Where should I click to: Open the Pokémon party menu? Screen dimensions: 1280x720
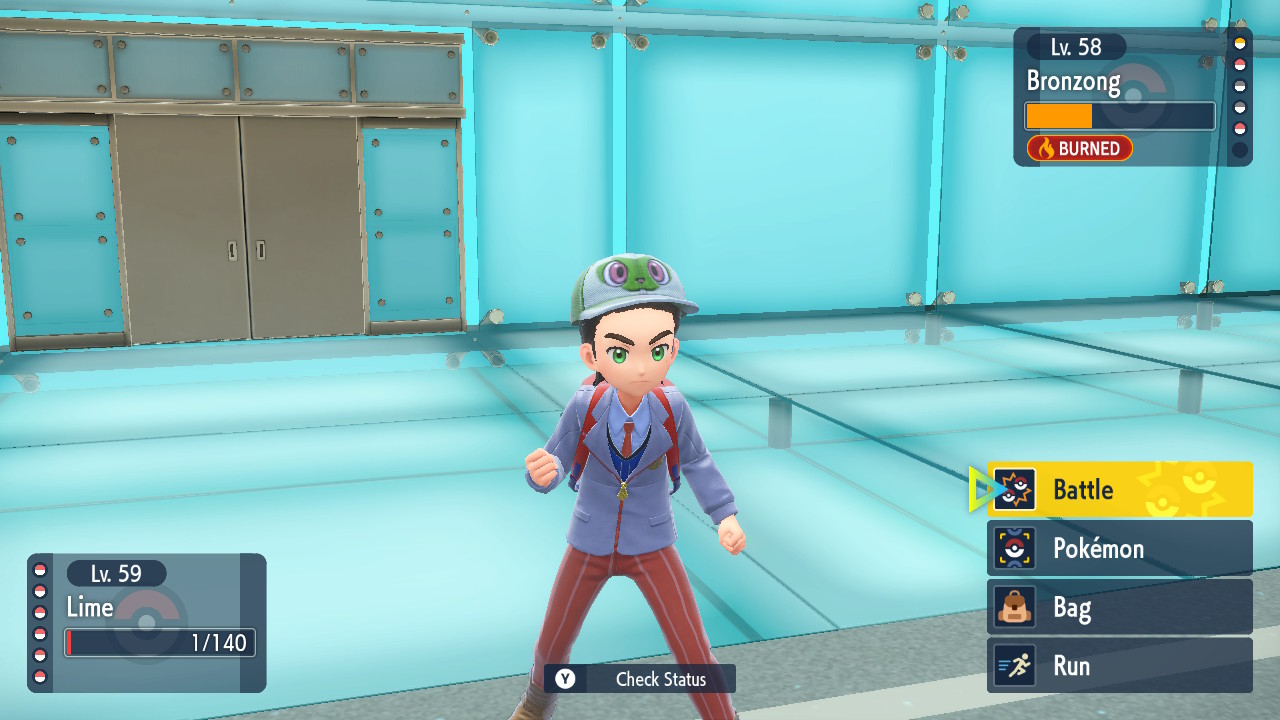click(x=1119, y=548)
